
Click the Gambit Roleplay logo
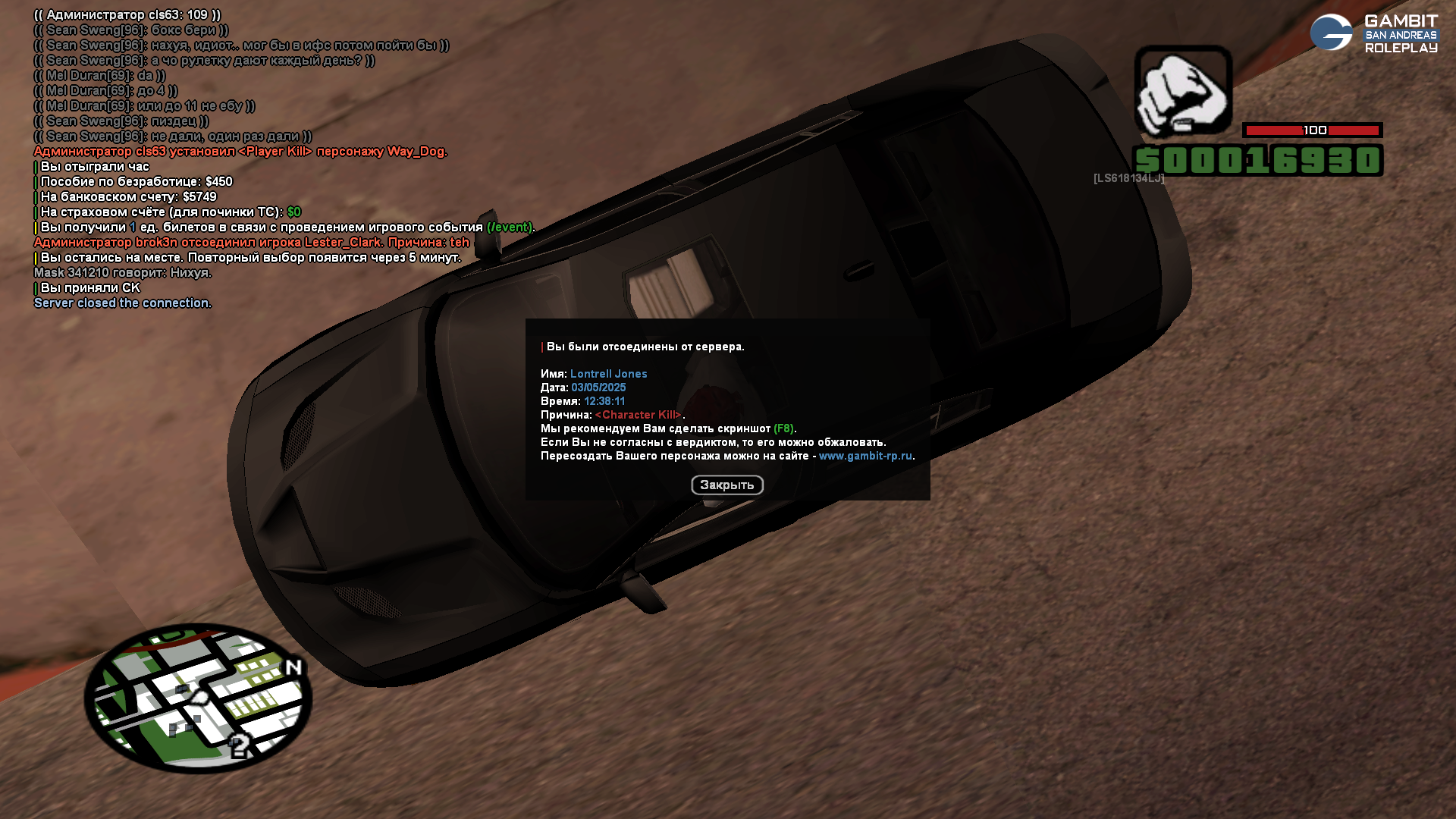pyautogui.click(x=1373, y=33)
